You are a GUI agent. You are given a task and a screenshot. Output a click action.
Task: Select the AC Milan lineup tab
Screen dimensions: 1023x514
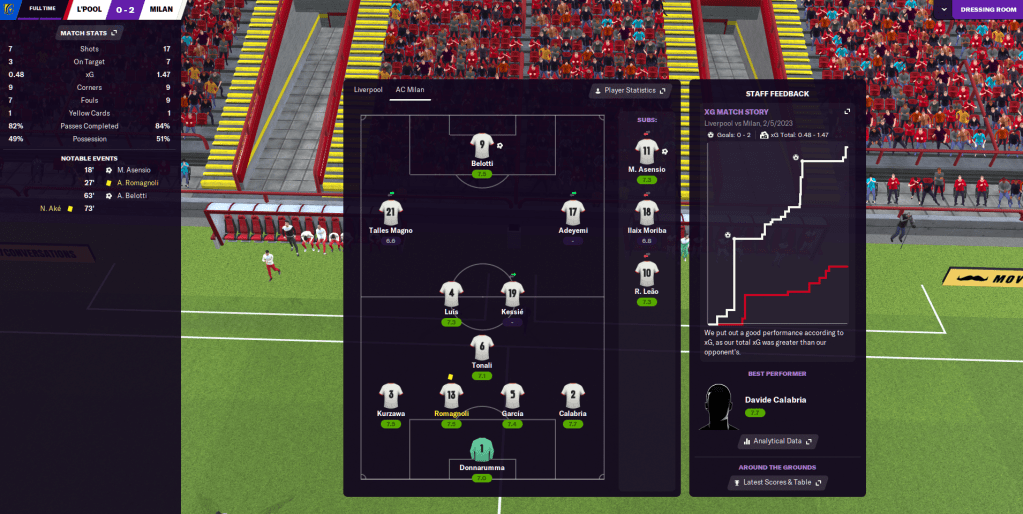410,90
